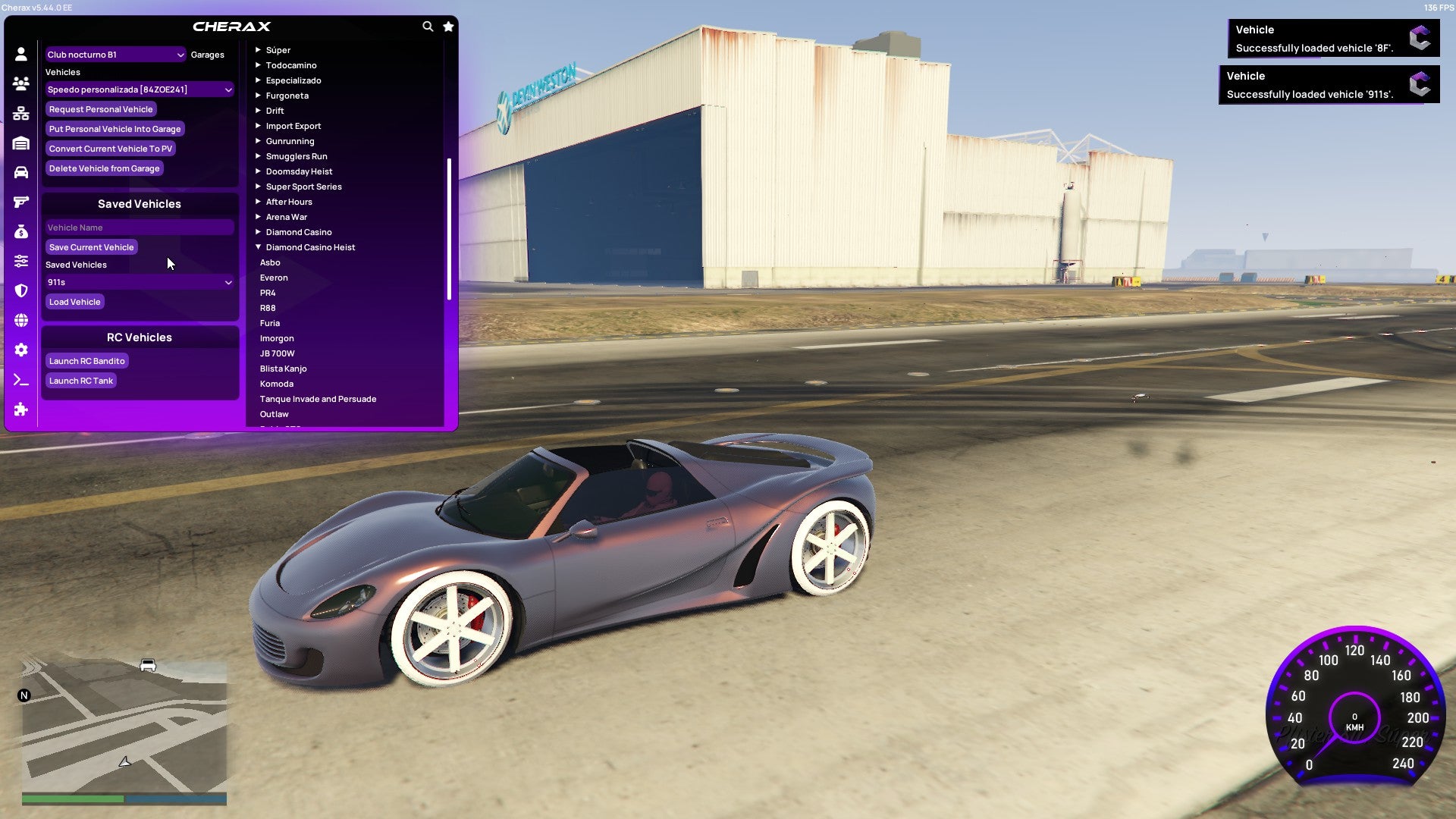
Task: Open the Weapons pistol icon
Action: [x=20, y=201]
